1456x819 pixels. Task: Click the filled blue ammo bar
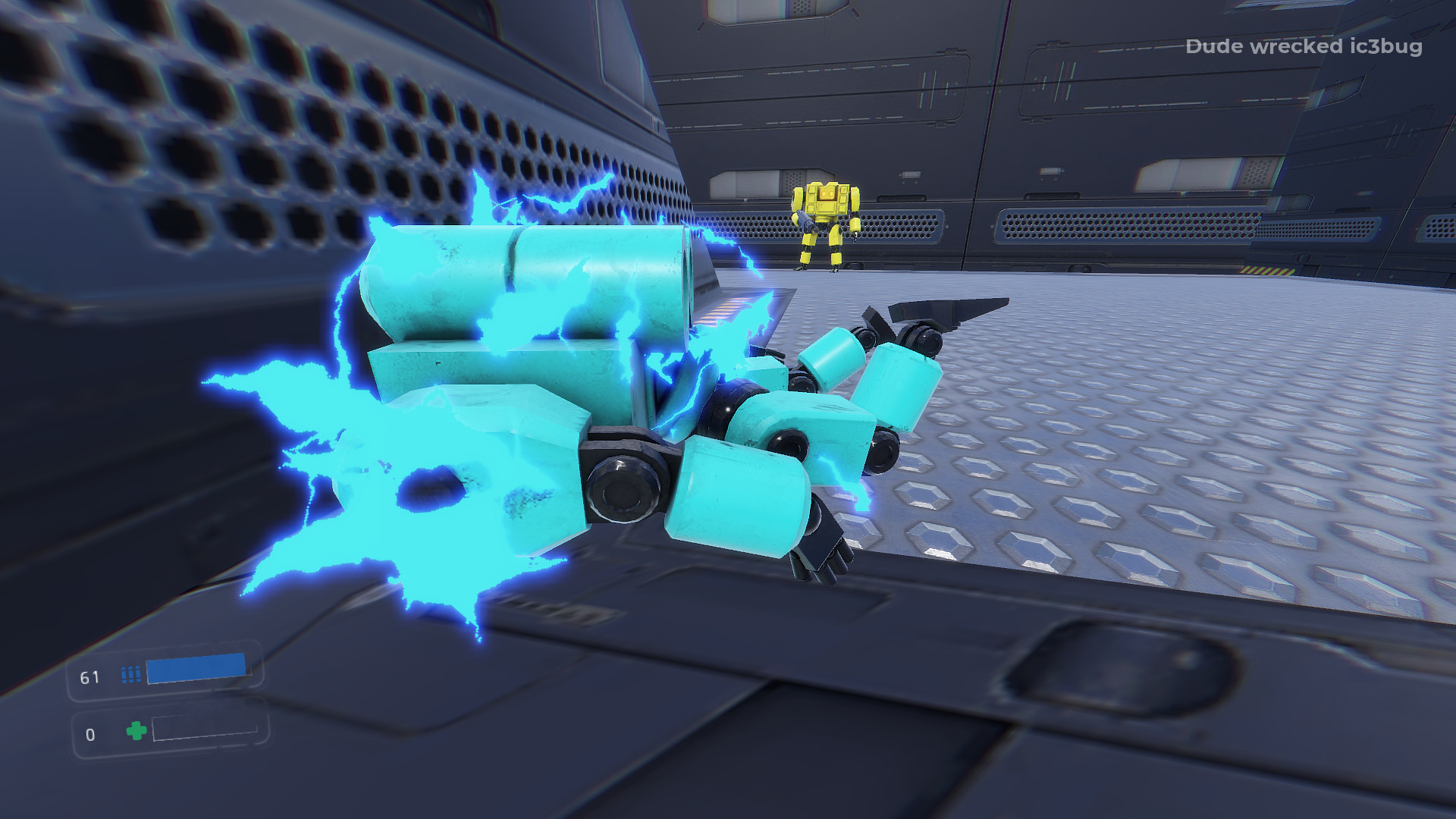(196, 670)
